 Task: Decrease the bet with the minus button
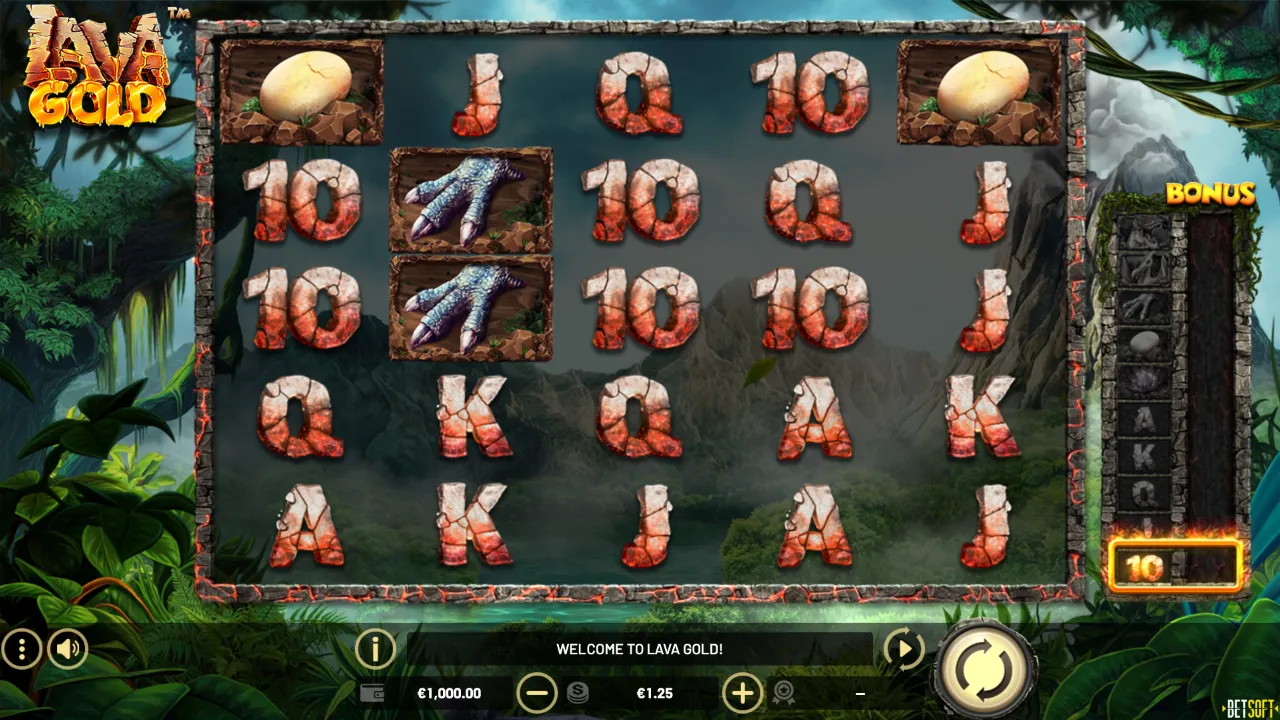(x=537, y=692)
